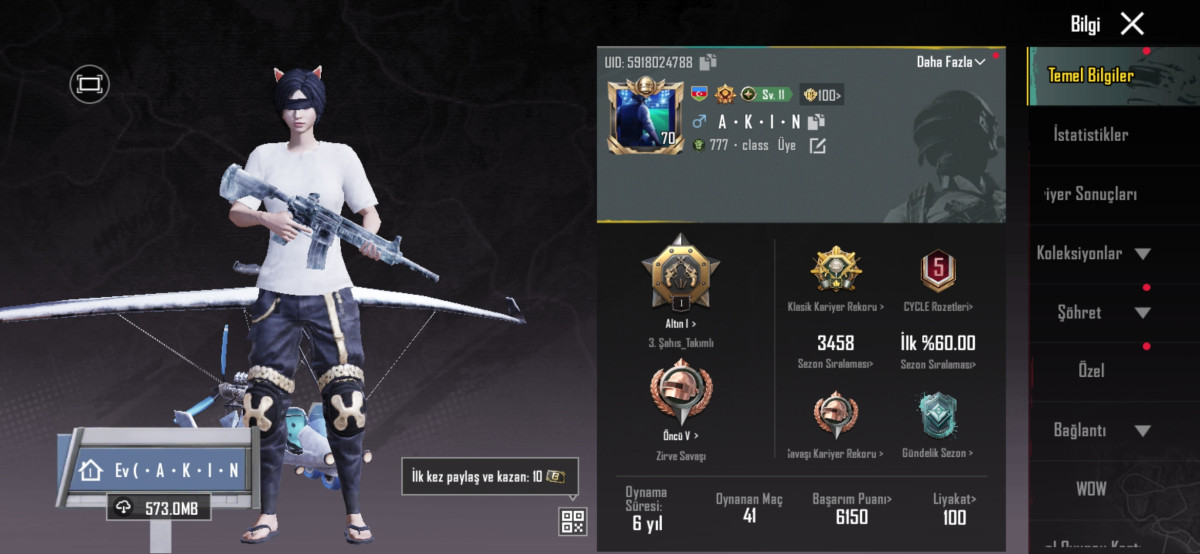This screenshot has width=1200, height=554.
Task: Open Klasik Kariyer Rekoru details
Action: [x=836, y=270]
